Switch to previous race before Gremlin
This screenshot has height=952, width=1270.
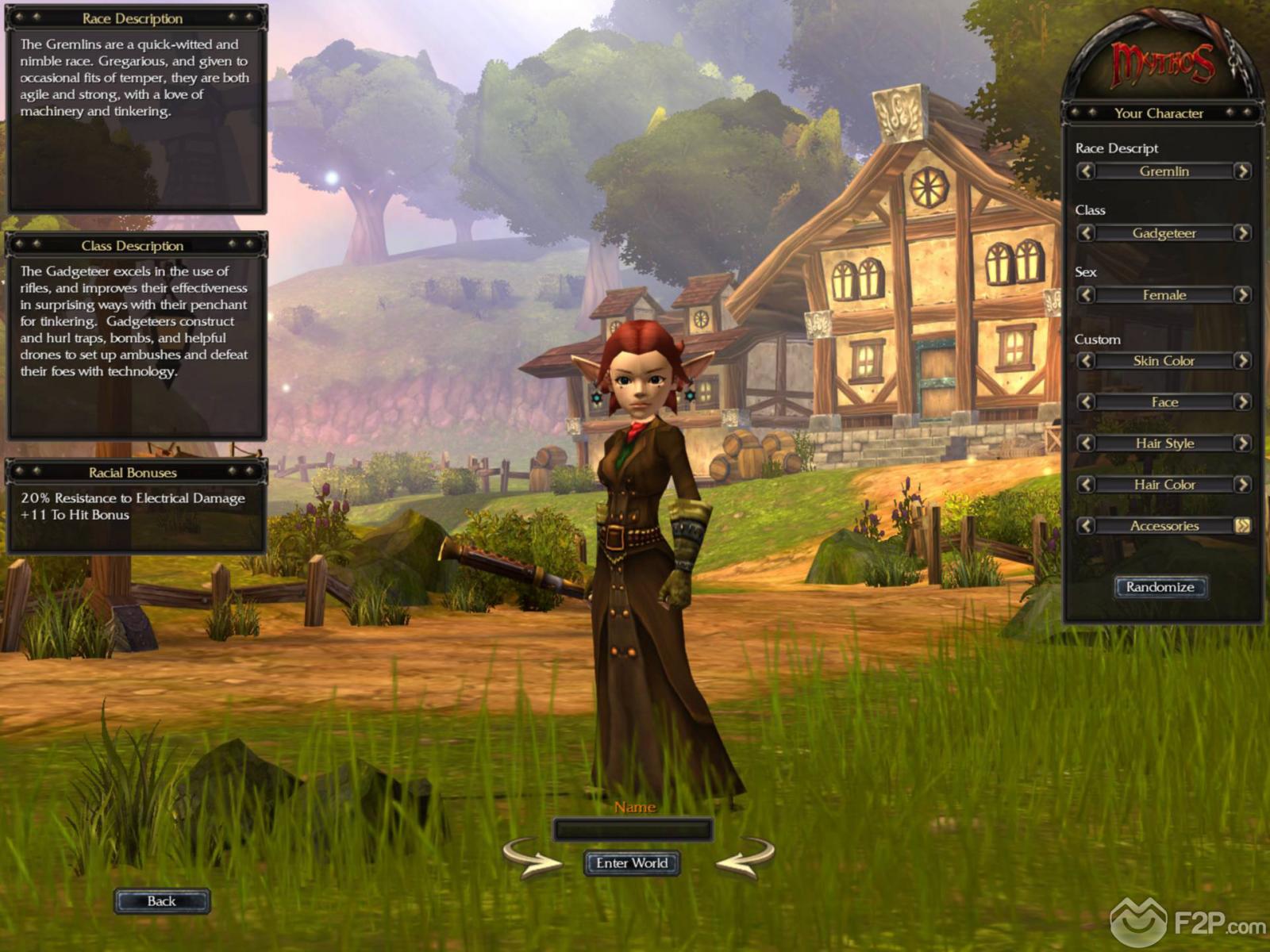click(1086, 171)
